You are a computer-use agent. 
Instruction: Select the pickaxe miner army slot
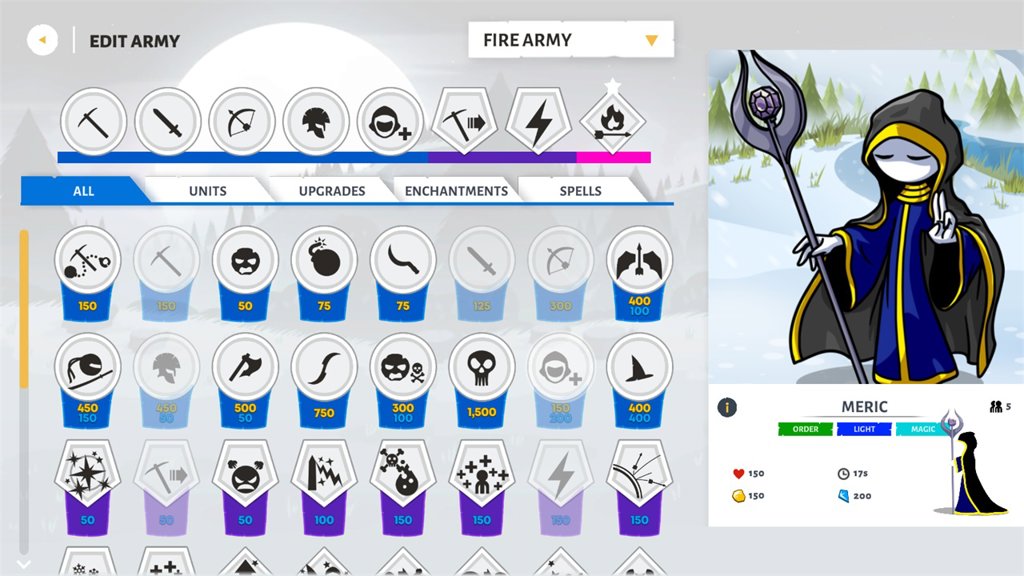click(94, 122)
